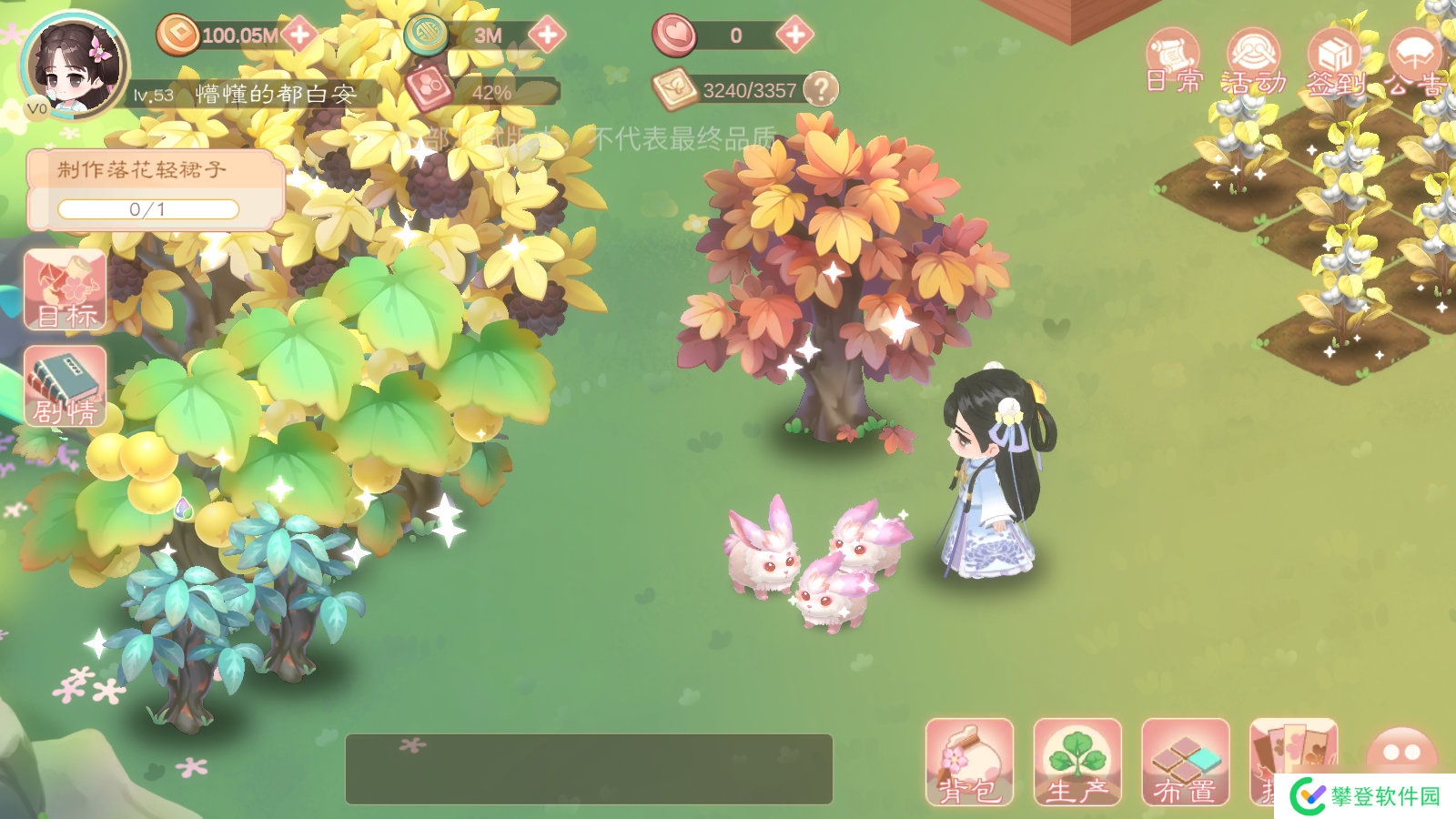Tap the pink round face button
The image size is (1456, 819).
pyautogui.click(x=1401, y=752)
